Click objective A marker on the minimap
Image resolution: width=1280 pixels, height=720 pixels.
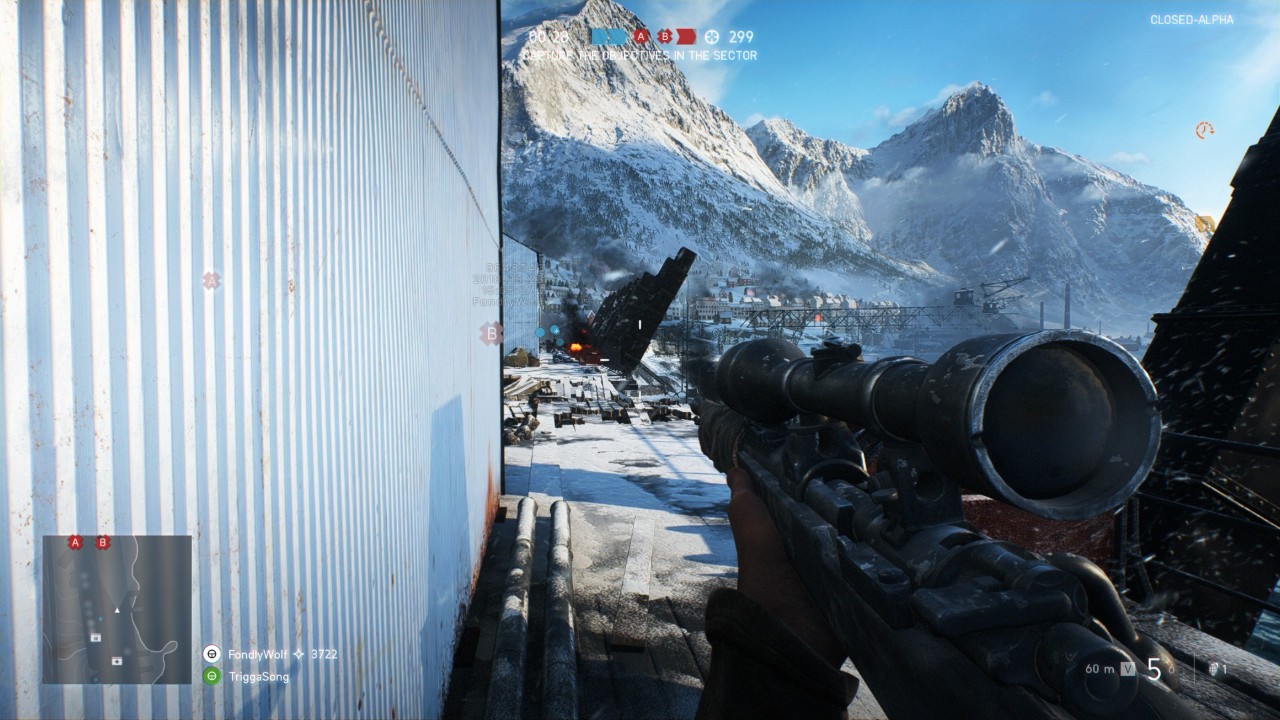click(75, 543)
